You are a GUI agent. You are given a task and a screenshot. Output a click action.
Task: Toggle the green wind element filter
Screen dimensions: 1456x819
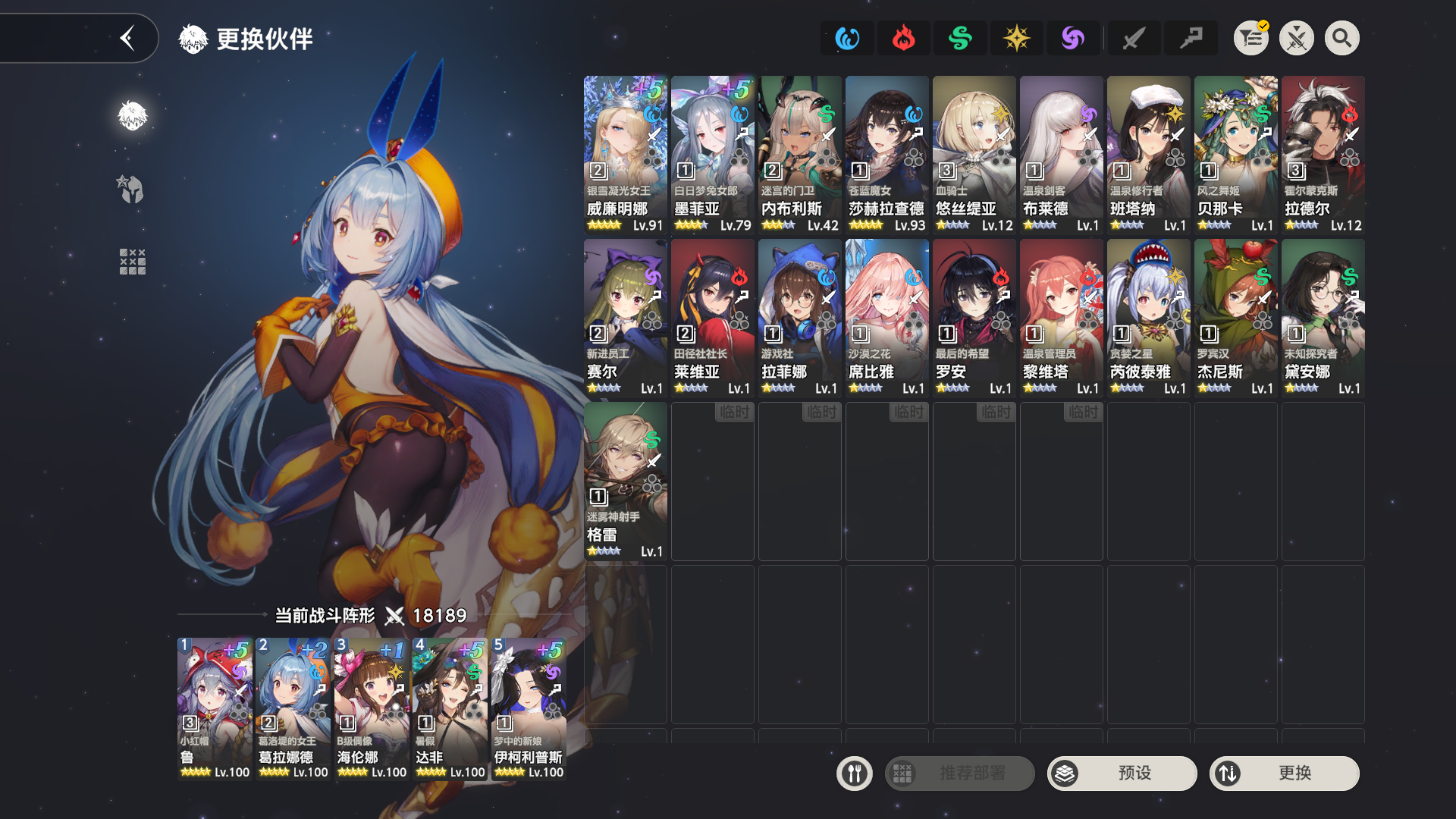[960, 38]
